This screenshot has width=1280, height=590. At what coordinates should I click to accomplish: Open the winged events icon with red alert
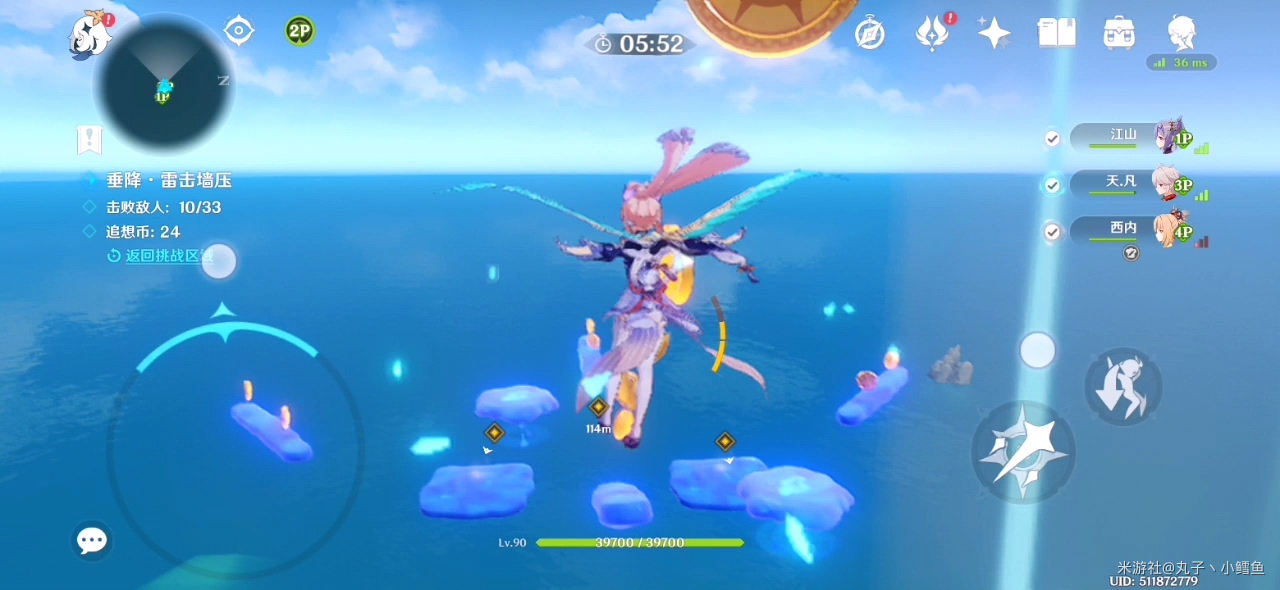coord(932,34)
